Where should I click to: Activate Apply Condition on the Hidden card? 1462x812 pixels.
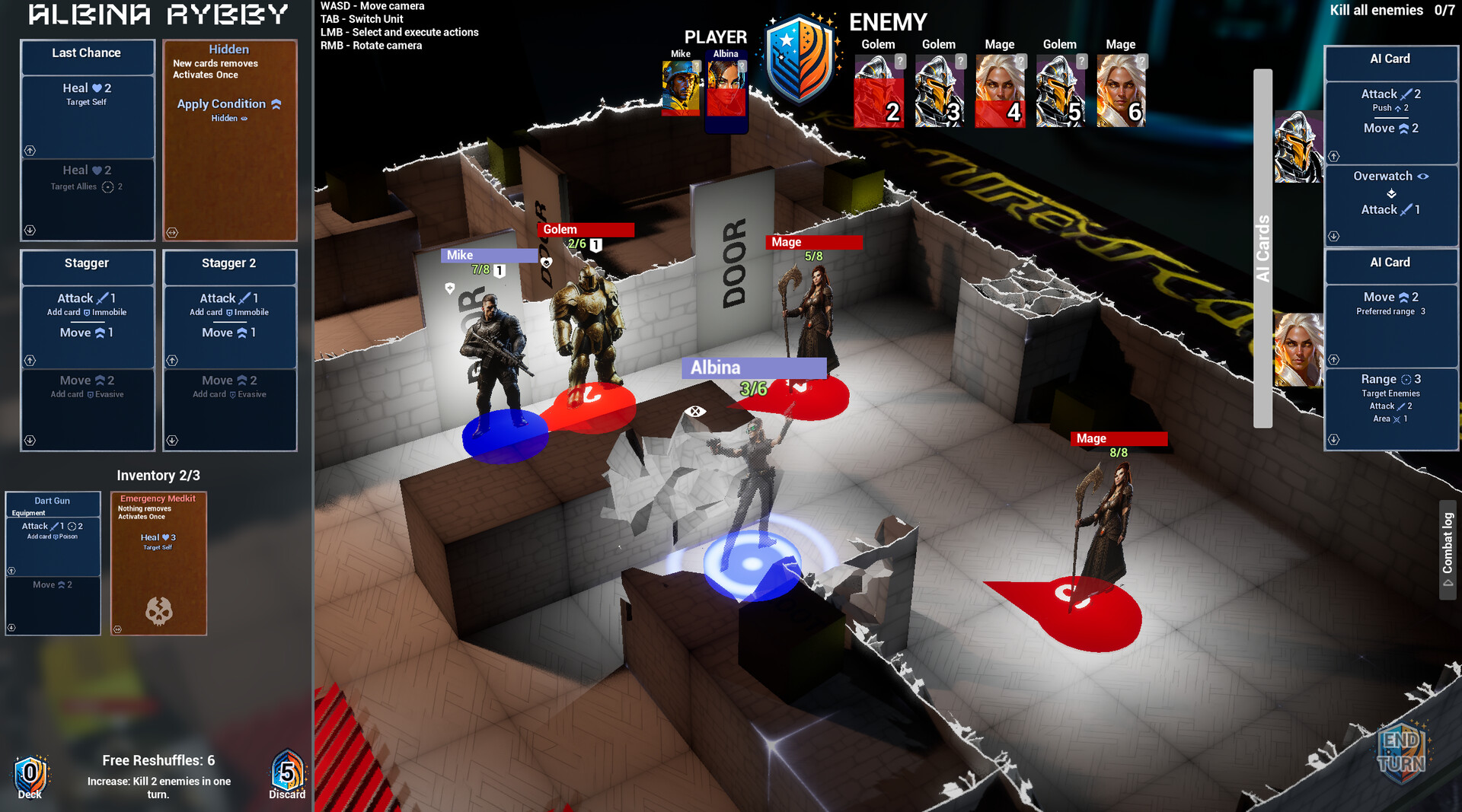(x=222, y=104)
